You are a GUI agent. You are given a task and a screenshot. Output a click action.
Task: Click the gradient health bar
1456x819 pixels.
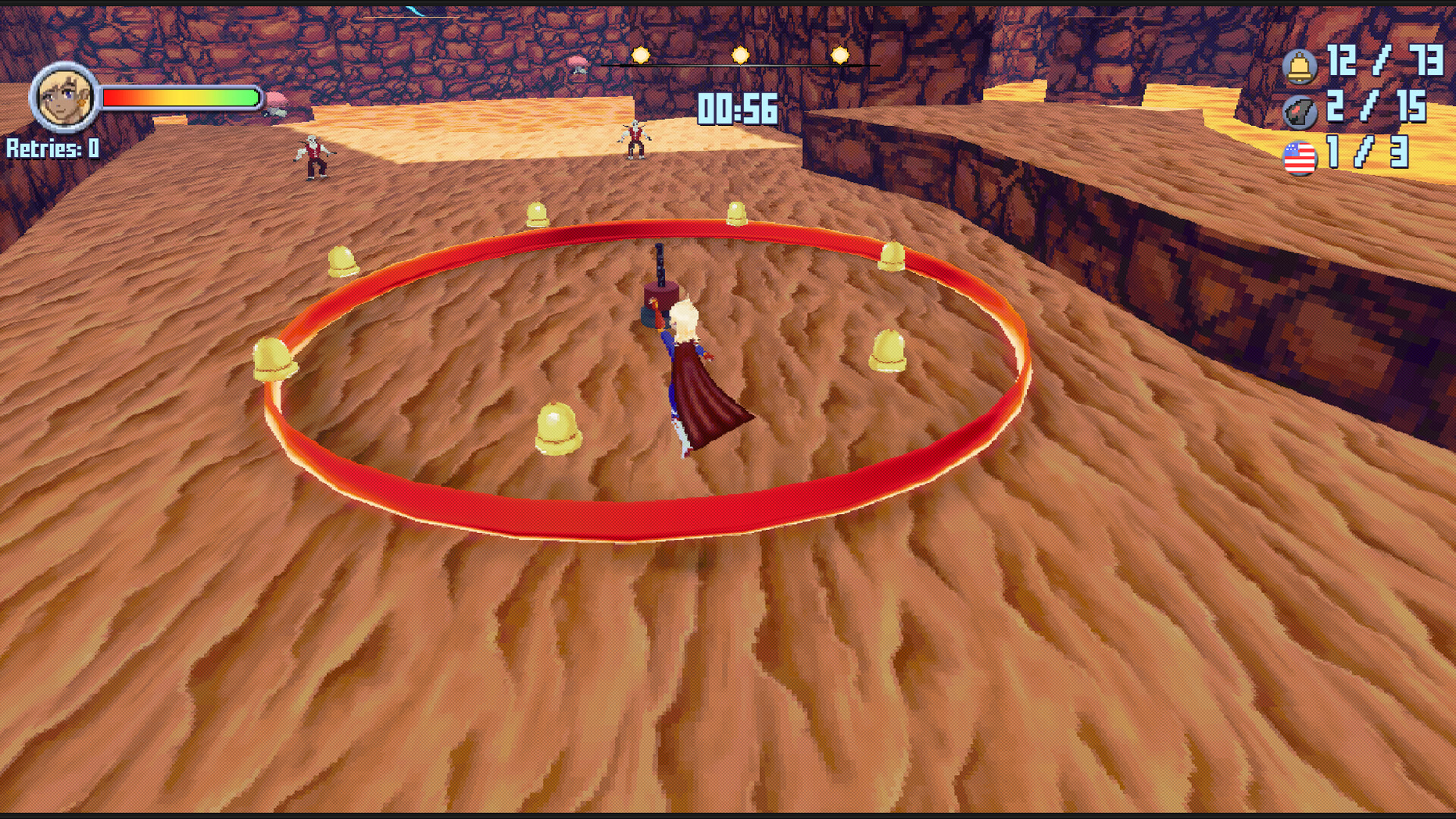coord(178,97)
